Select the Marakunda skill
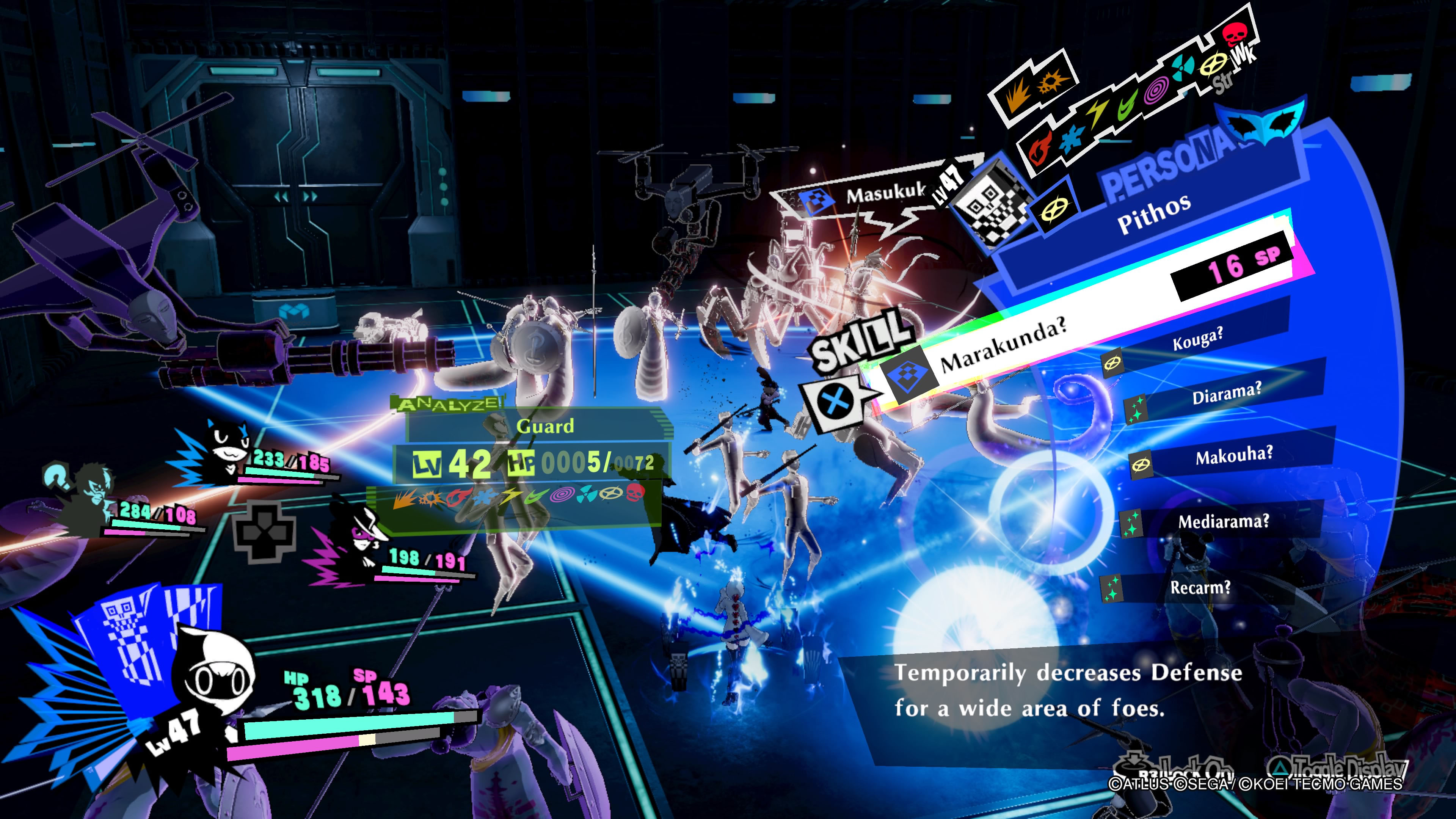The width and height of the screenshot is (1456, 819). pos(1003,345)
